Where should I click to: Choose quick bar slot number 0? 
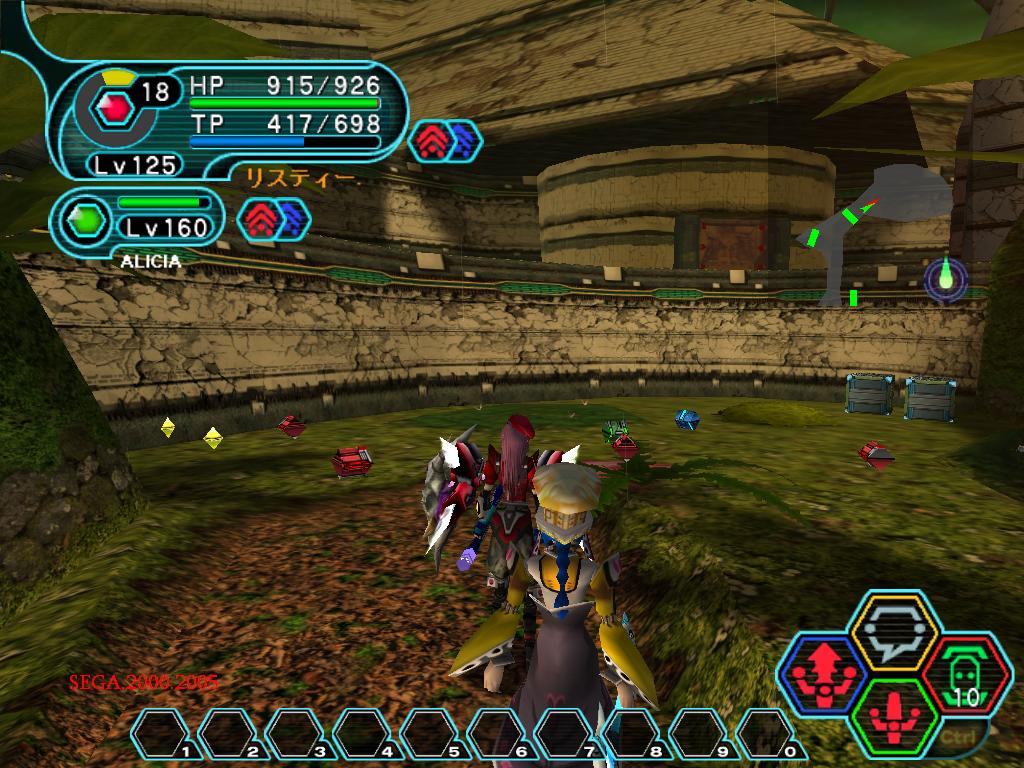pyautogui.click(x=767, y=734)
